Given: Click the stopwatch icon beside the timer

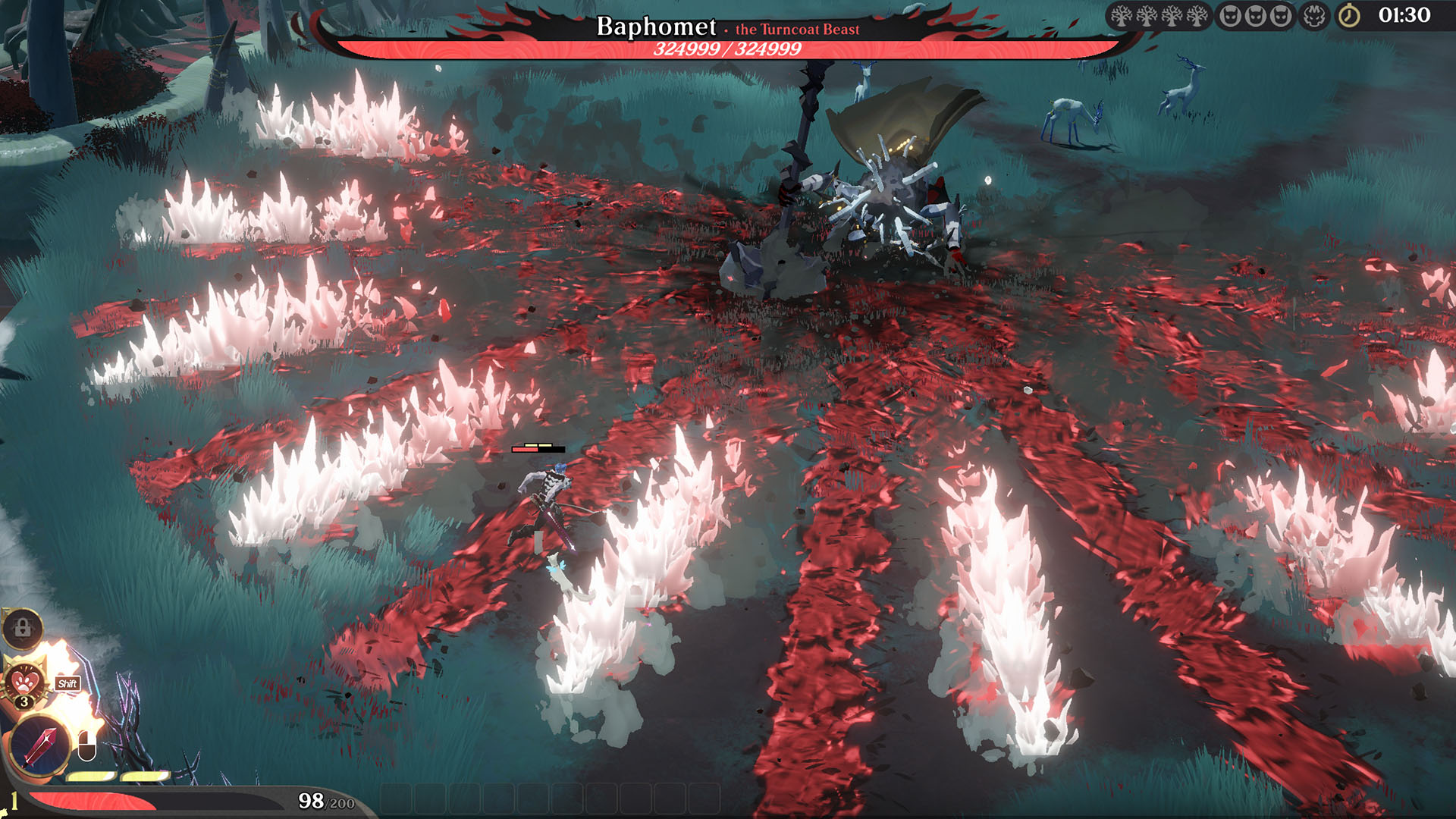Looking at the screenshot, I should click(x=1348, y=16).
